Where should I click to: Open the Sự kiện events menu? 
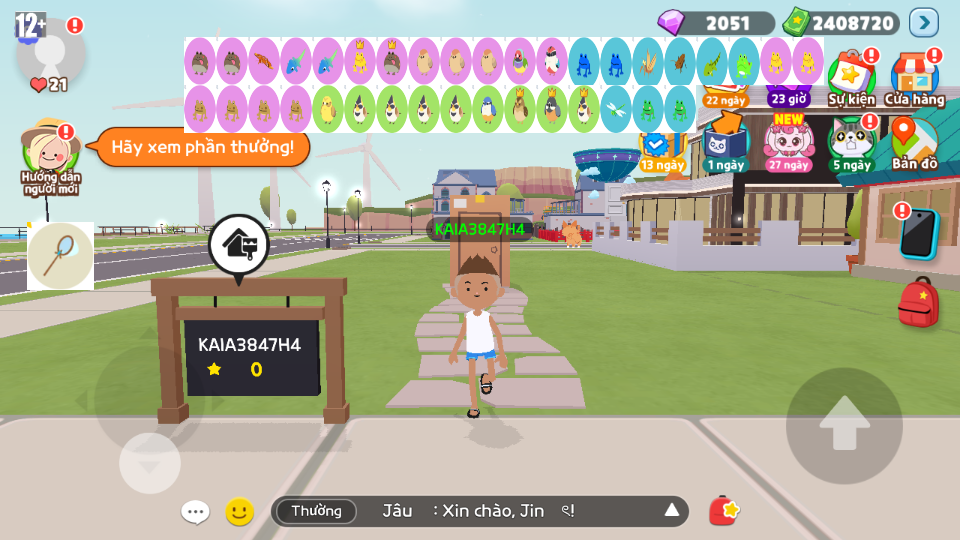point(851,78)
